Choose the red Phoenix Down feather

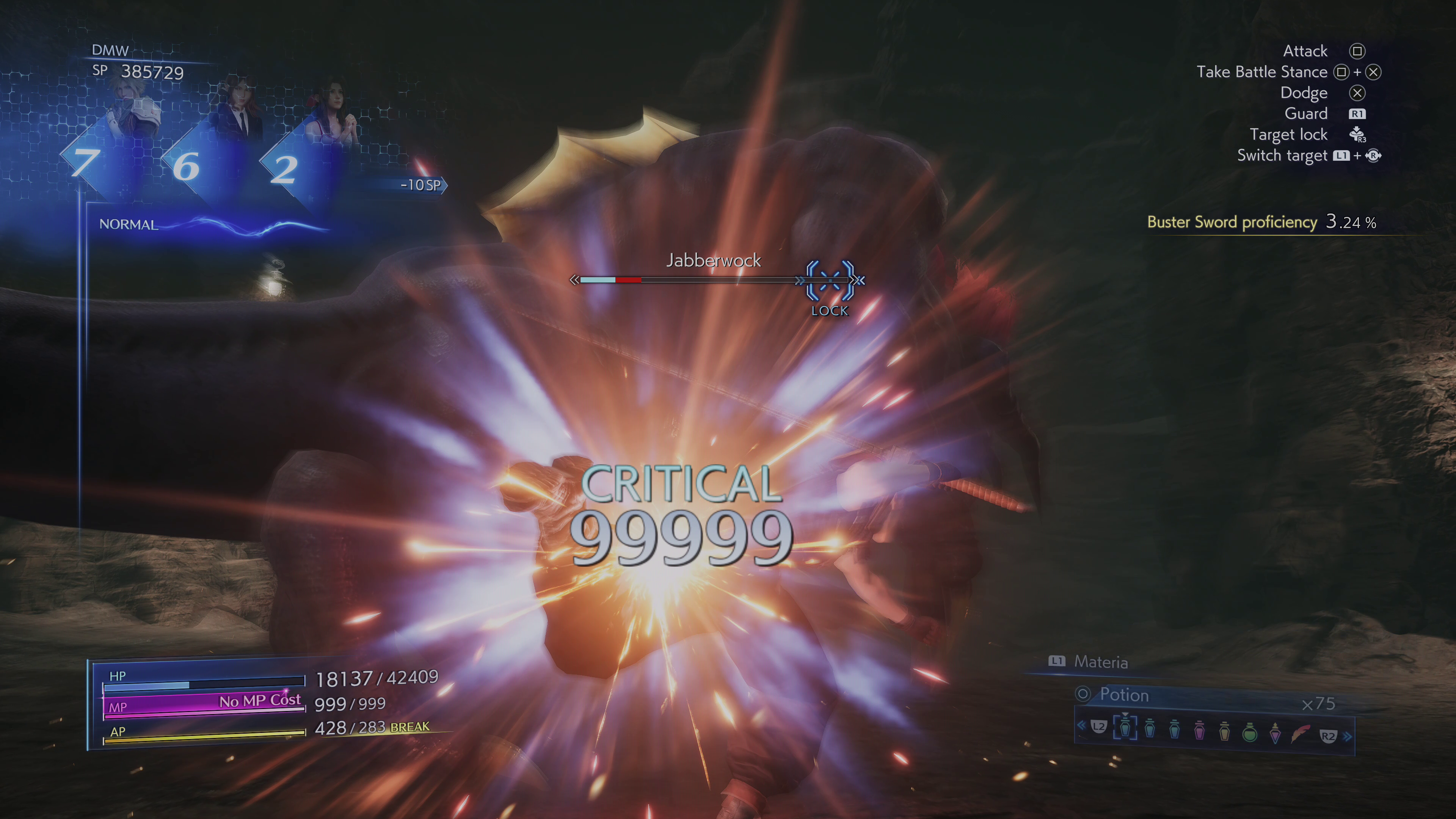1301,733
